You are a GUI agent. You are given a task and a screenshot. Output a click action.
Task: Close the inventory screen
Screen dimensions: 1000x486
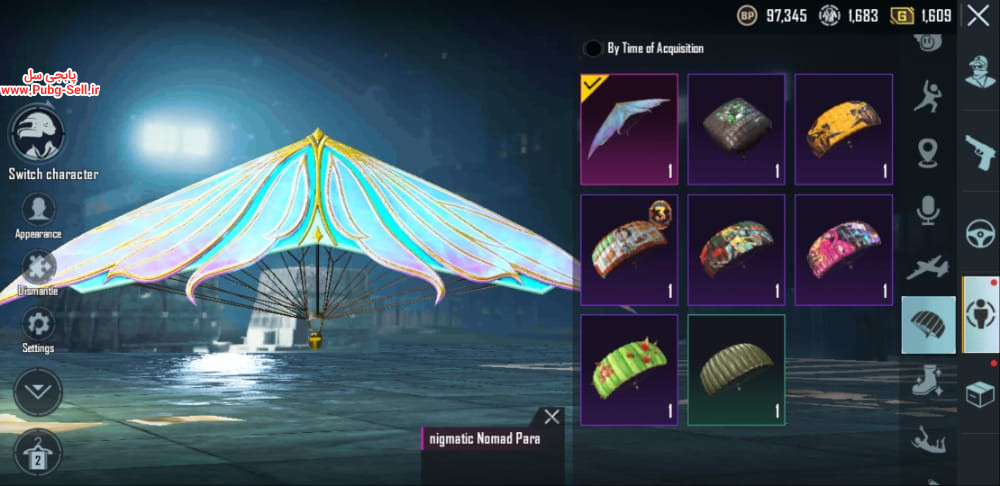977,16
